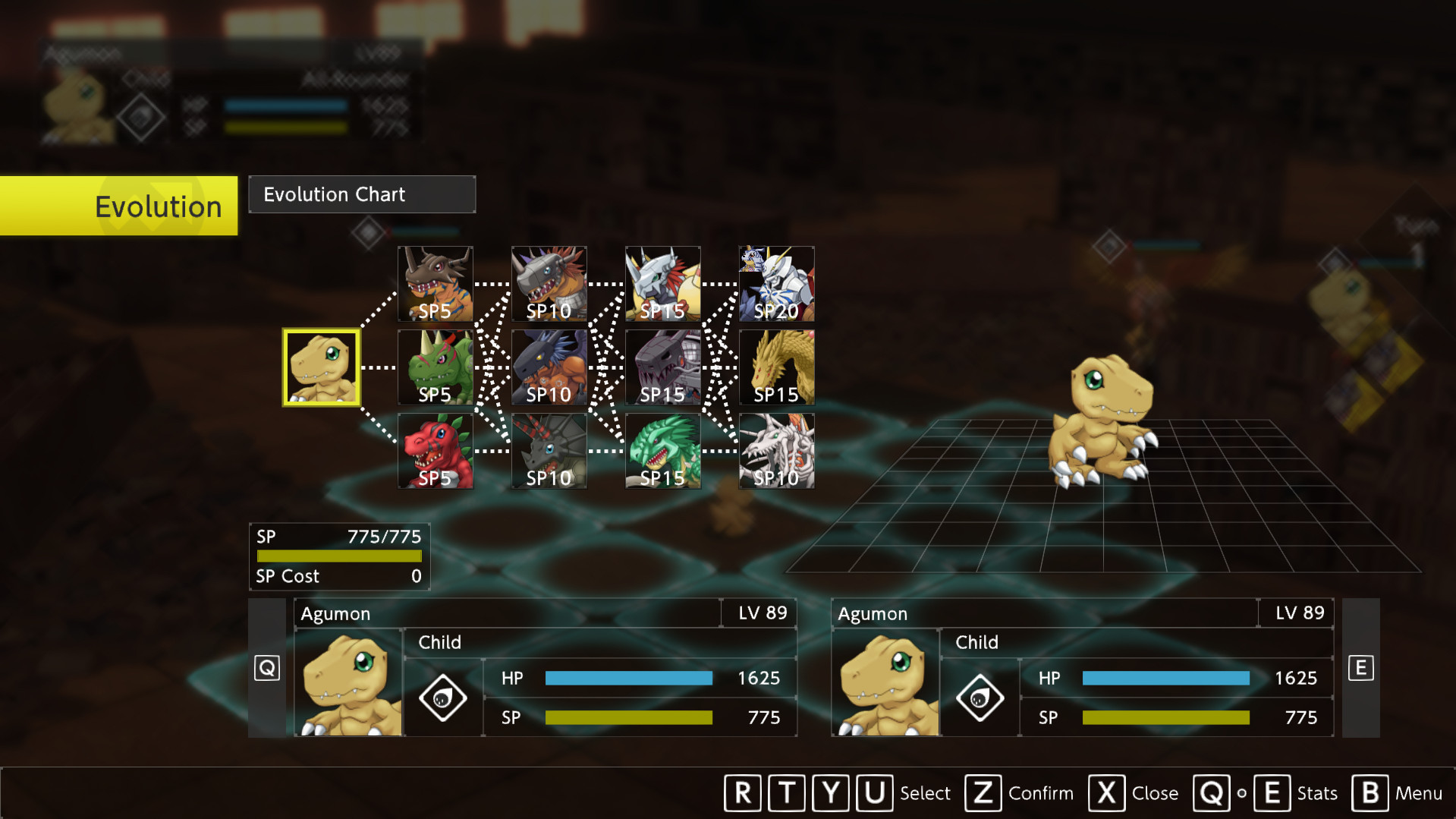Pick the green horned dinosaur SP5 evolution
Screen dimensions: 1456x819
click(x=435, y=367)
